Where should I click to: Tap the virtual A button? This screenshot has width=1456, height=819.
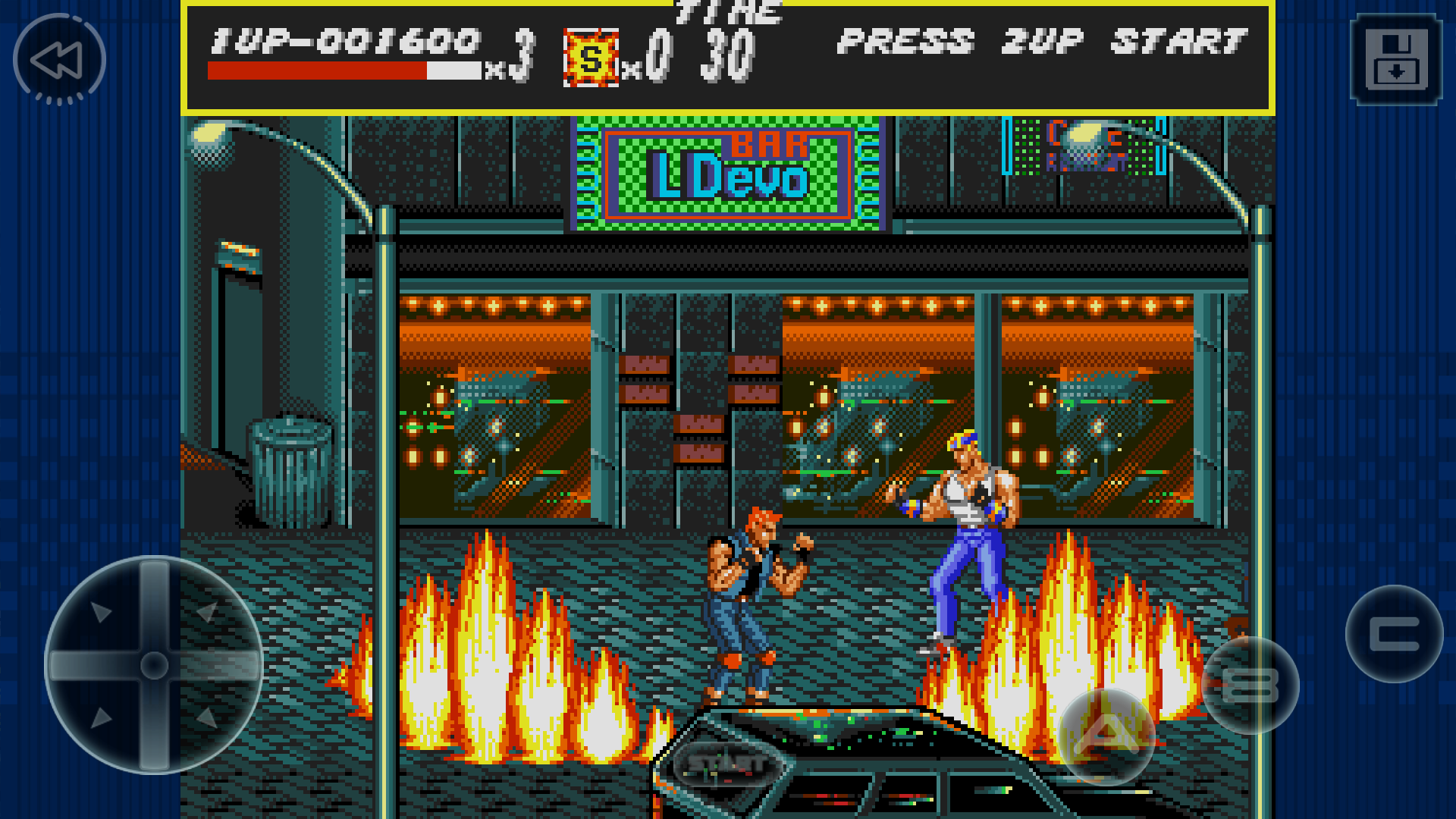click(1106, 736)
